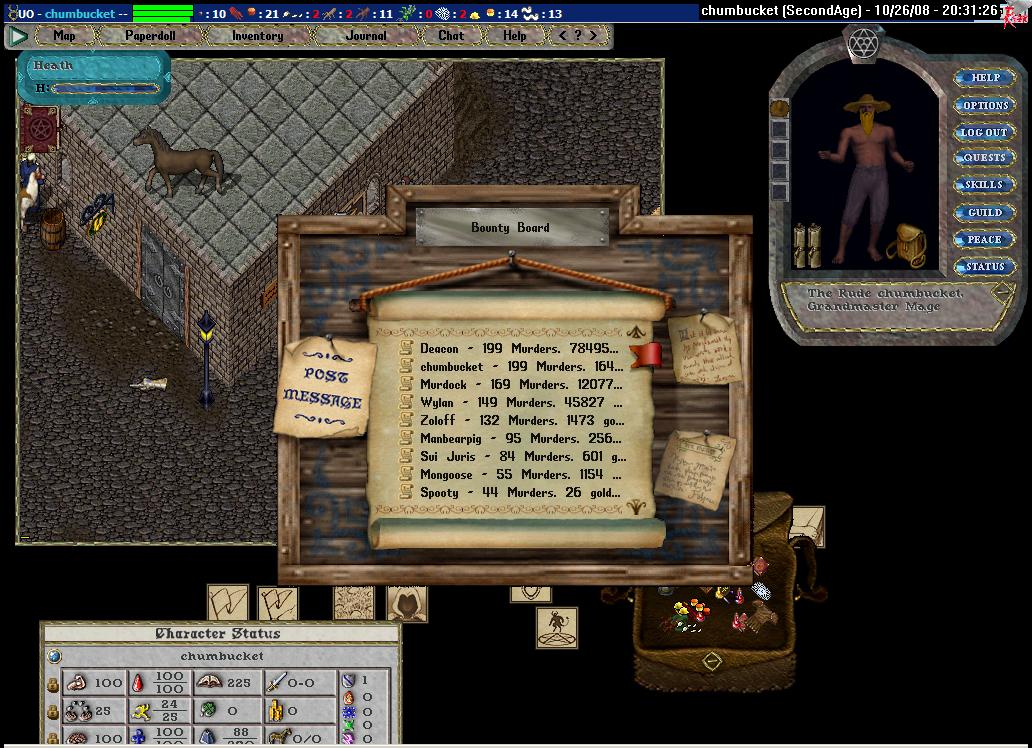
Task: Choose the Zoloff bounty row
Action: pos(520,421)
